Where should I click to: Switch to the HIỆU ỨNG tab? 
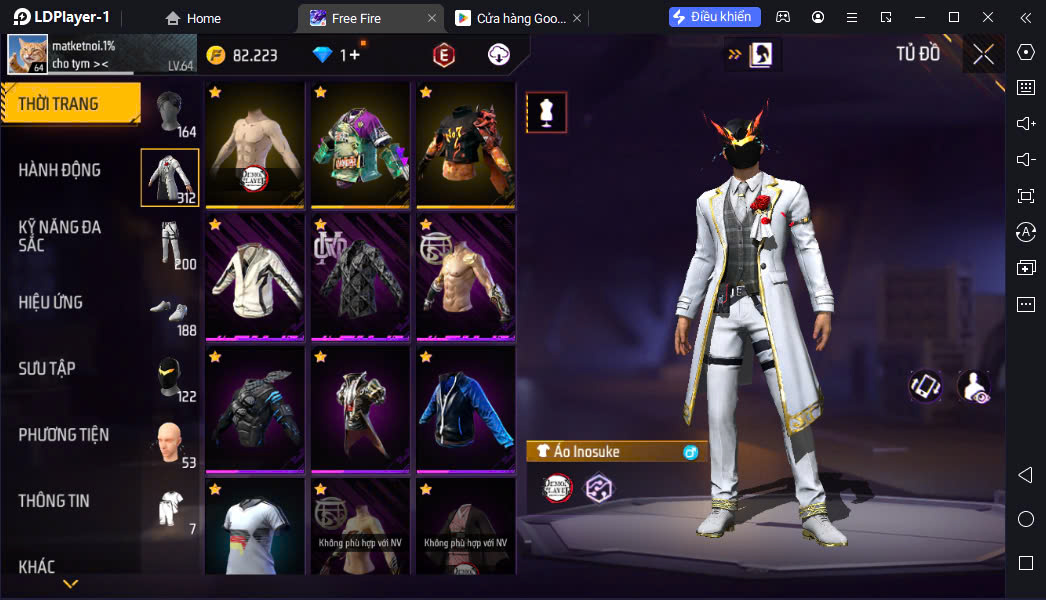(x=50, y=302)
